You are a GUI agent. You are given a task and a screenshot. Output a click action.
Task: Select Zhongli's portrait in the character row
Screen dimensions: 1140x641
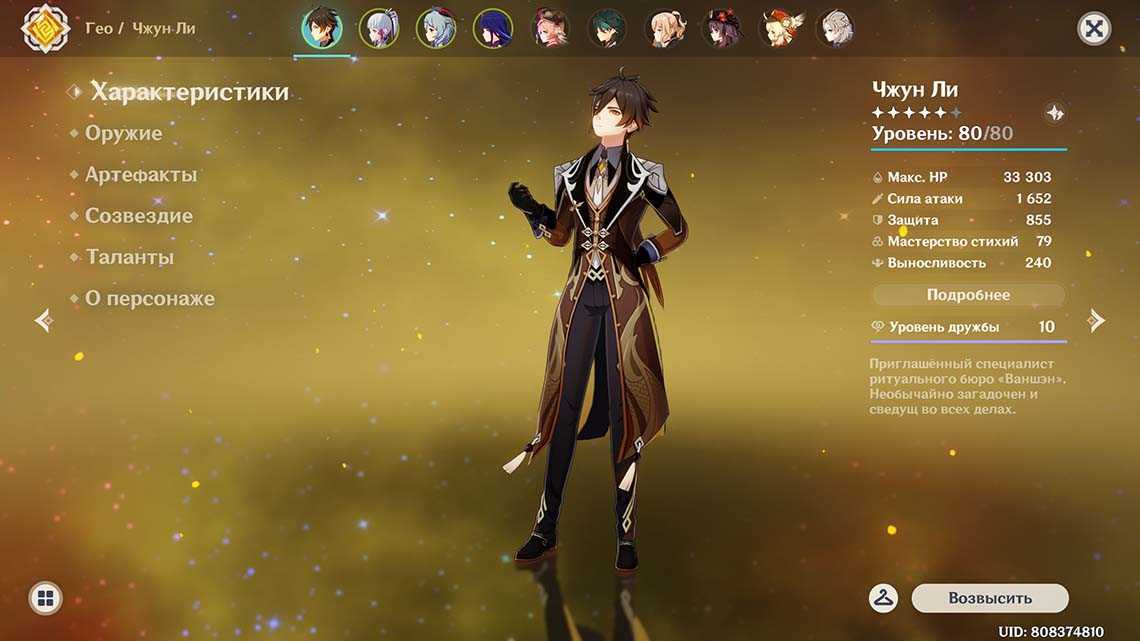tap(322, 28)
